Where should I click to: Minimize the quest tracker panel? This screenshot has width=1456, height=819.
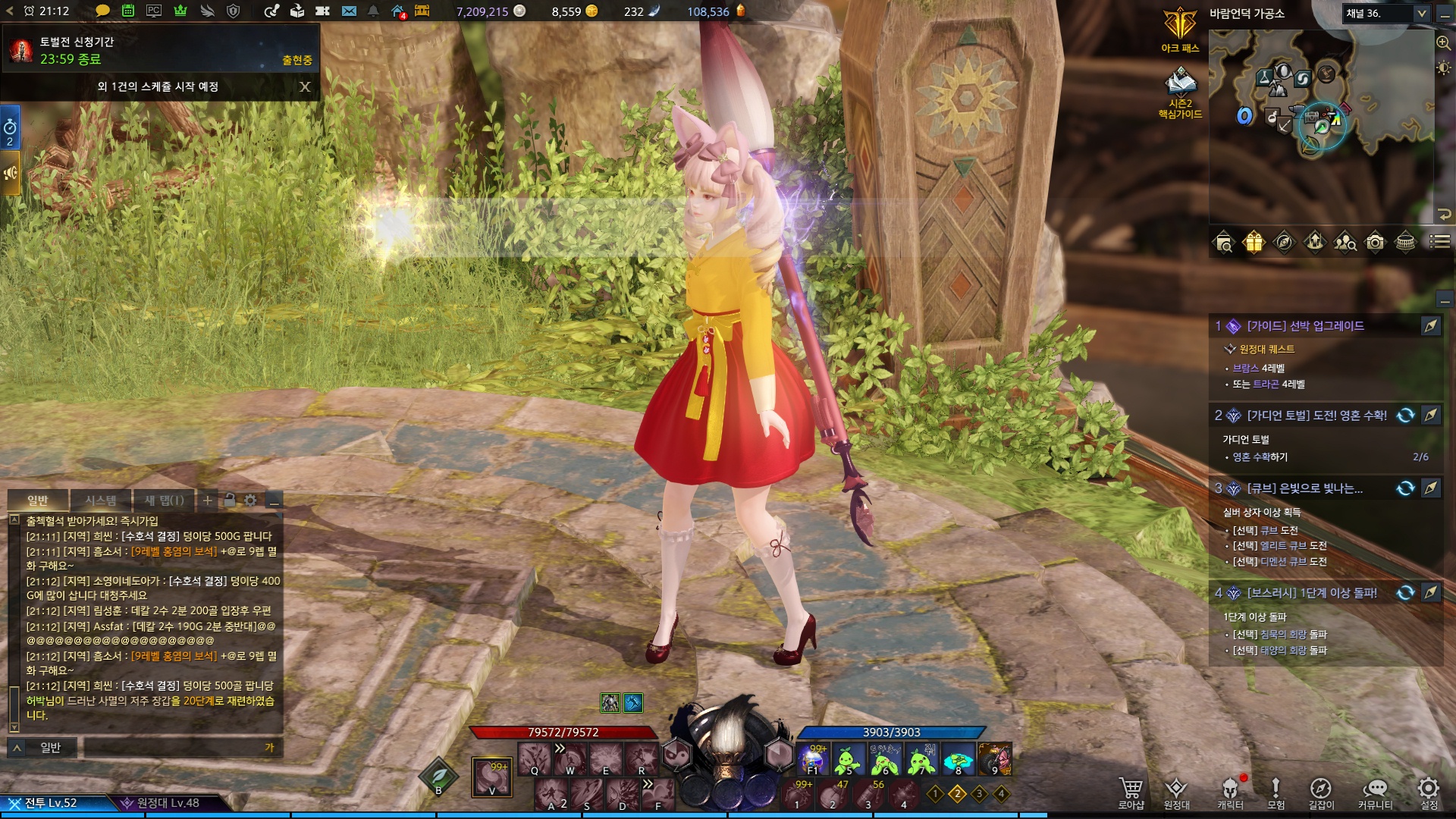[1445, 300]
